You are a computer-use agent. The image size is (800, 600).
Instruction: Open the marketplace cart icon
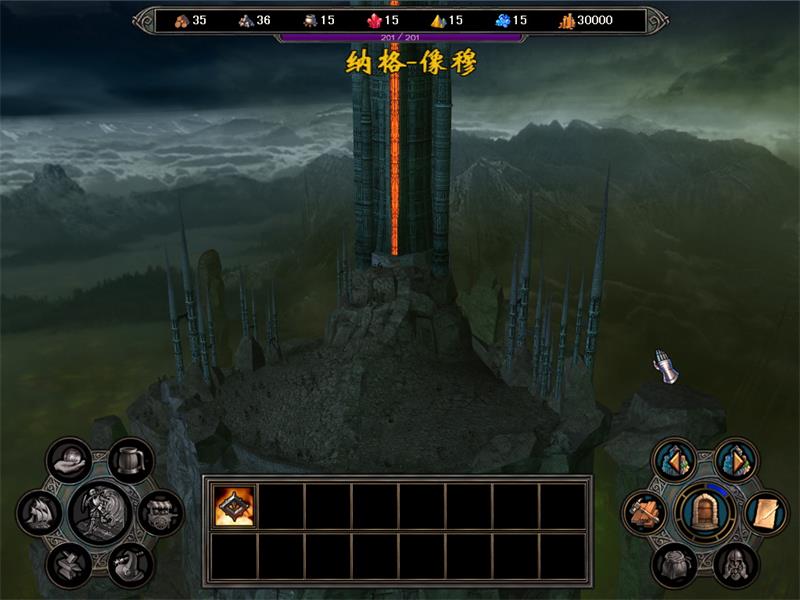159,513
